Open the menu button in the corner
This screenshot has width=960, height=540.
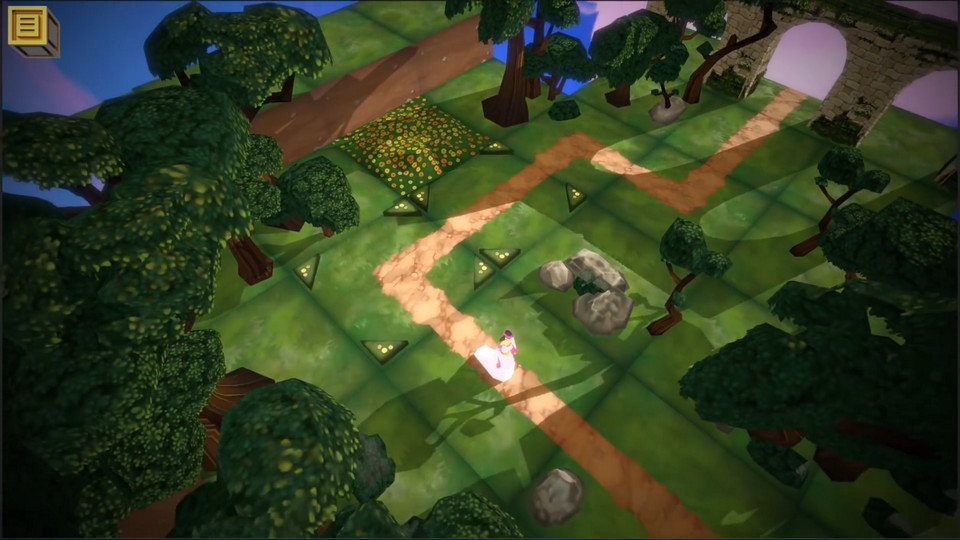31,28
